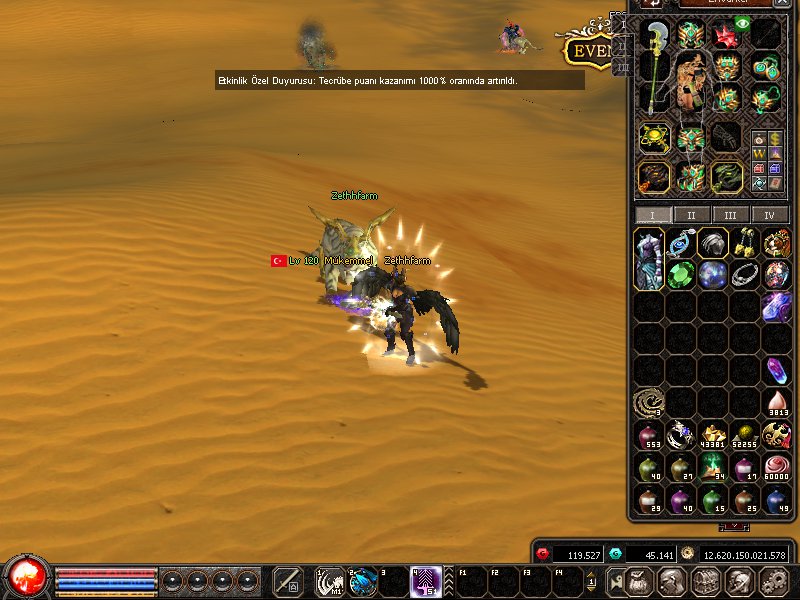Click the golden W shortcut button

[759, 154]
